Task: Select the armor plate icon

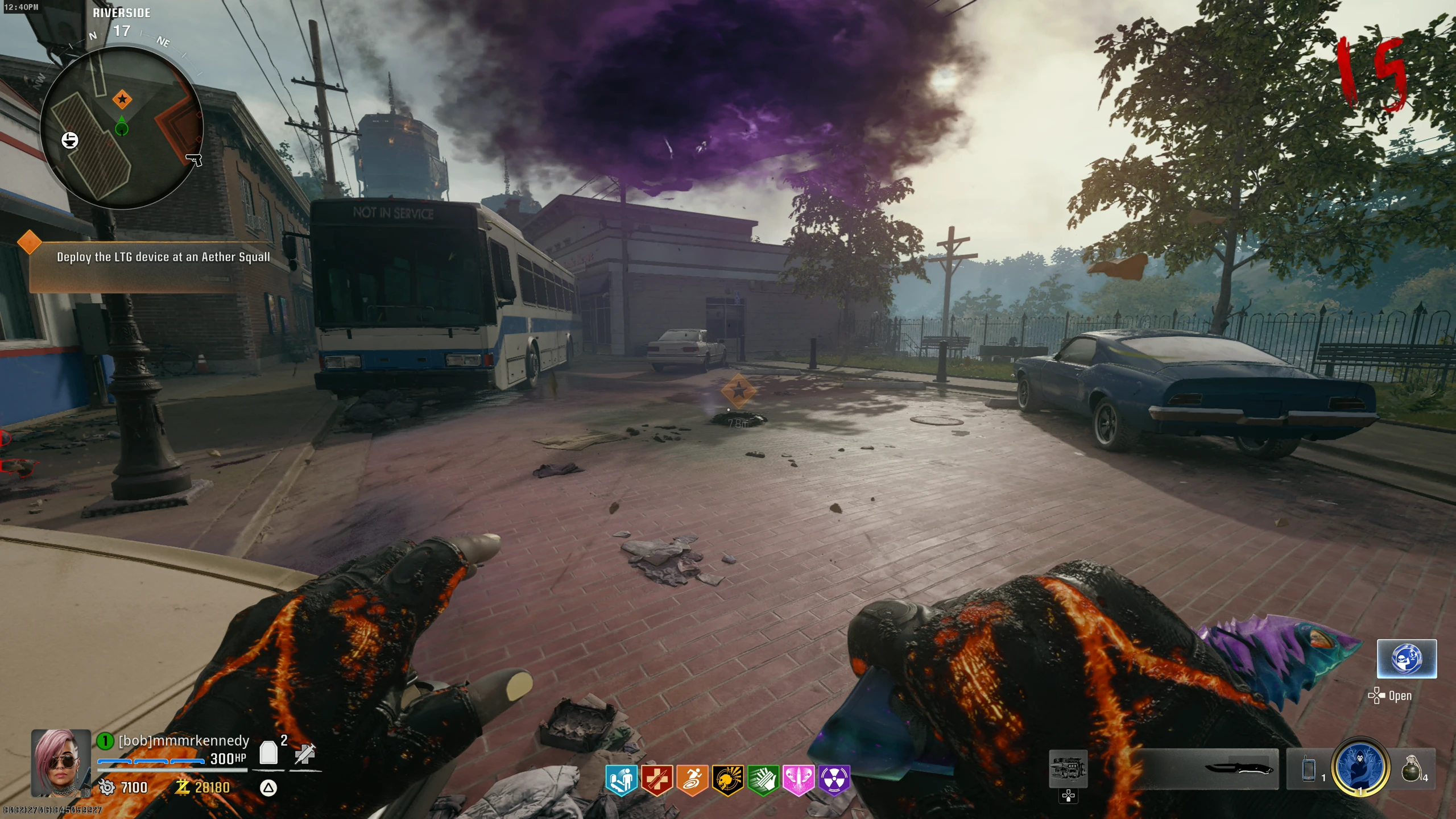Action: tap(268, 753)
